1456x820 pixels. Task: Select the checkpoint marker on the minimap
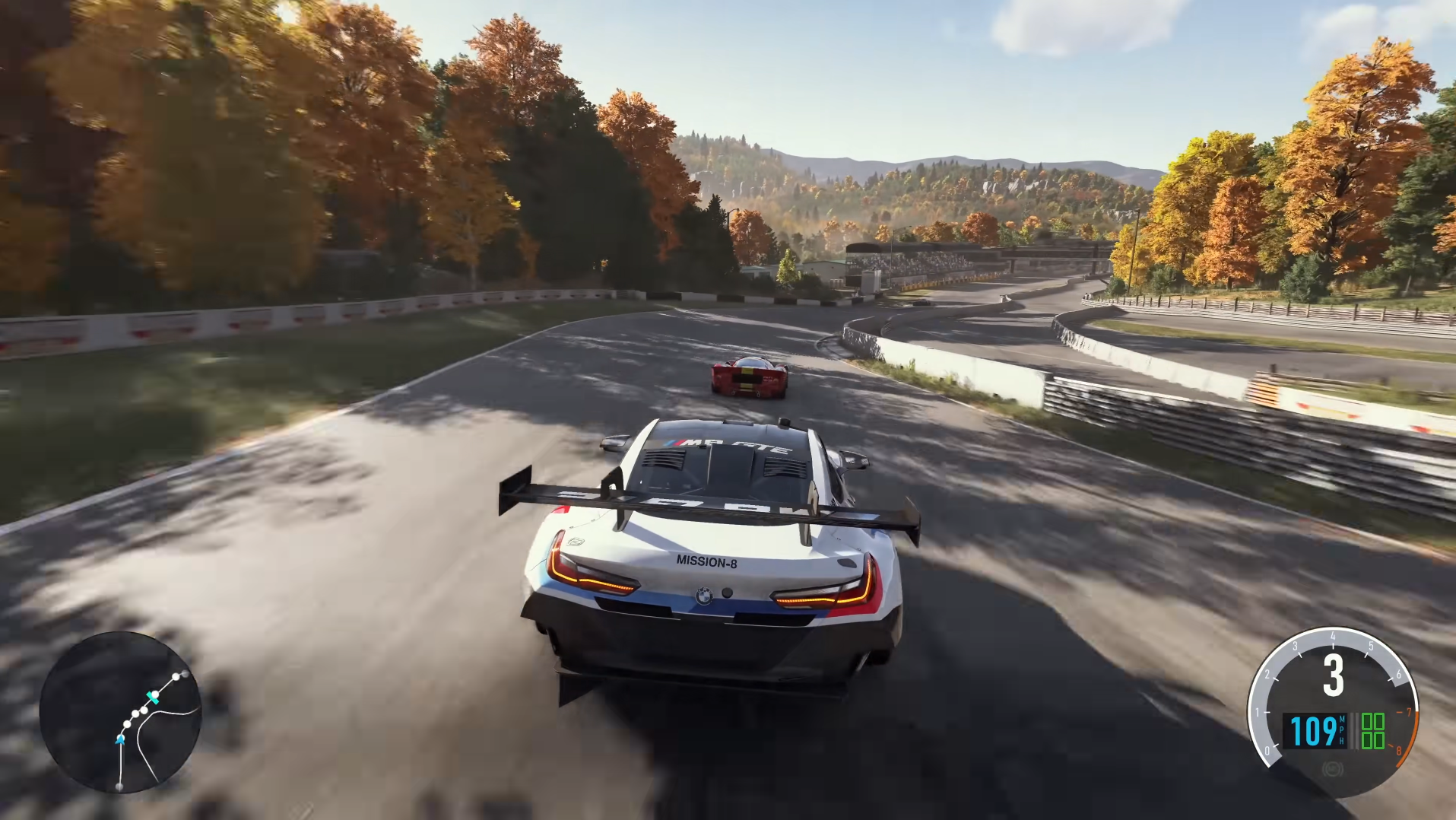pyautogui.click(x=153, y=698)
